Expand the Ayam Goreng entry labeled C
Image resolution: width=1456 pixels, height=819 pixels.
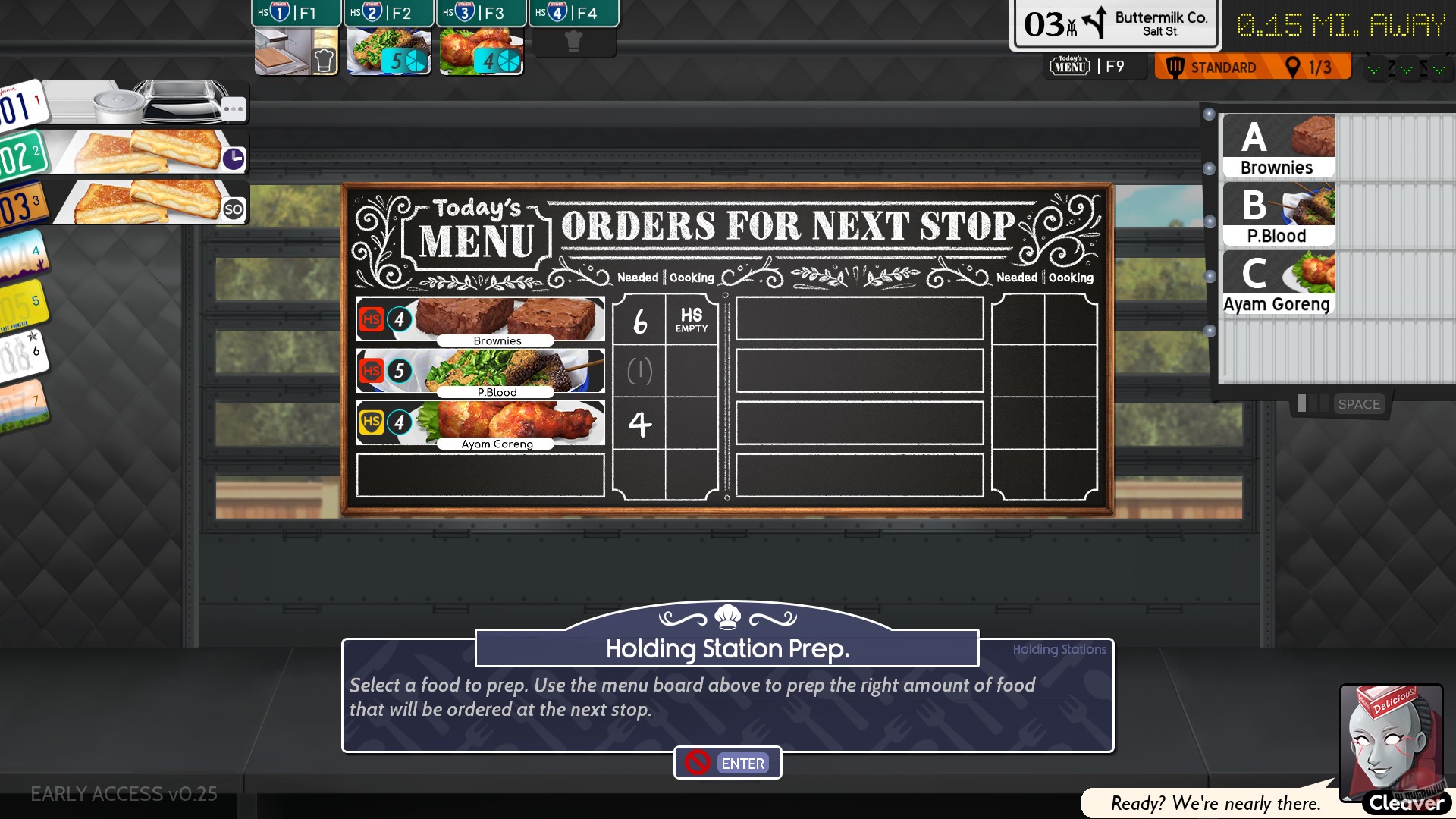[1278, 281]
